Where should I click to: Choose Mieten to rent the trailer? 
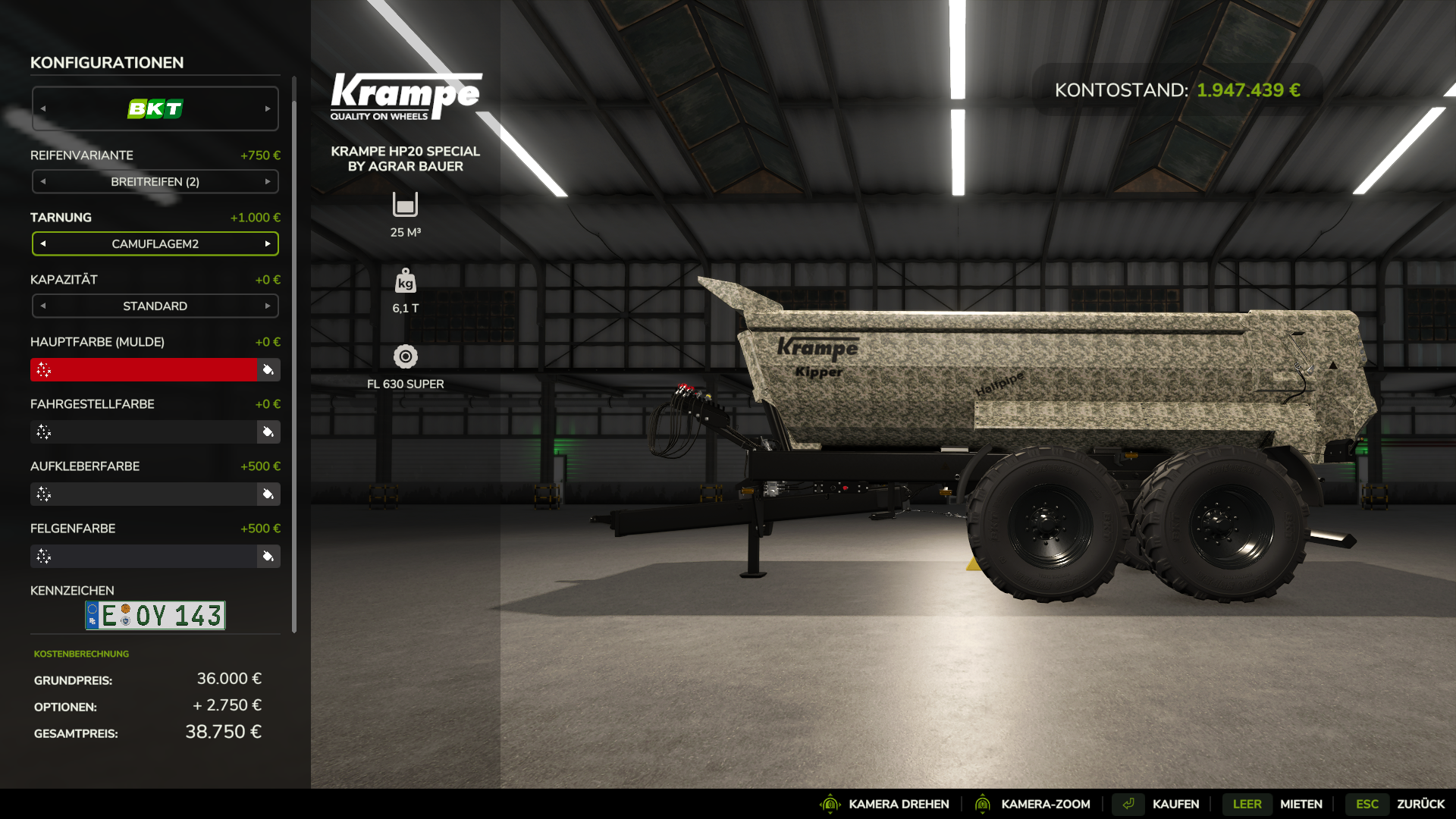click(1301, 804)
